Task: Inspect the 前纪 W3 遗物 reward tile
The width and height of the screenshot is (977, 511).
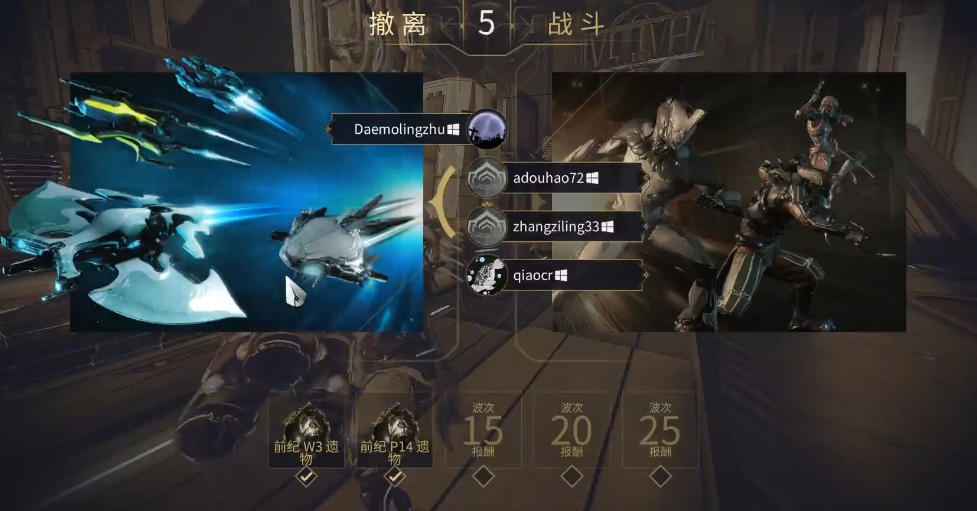Action: 307,432
